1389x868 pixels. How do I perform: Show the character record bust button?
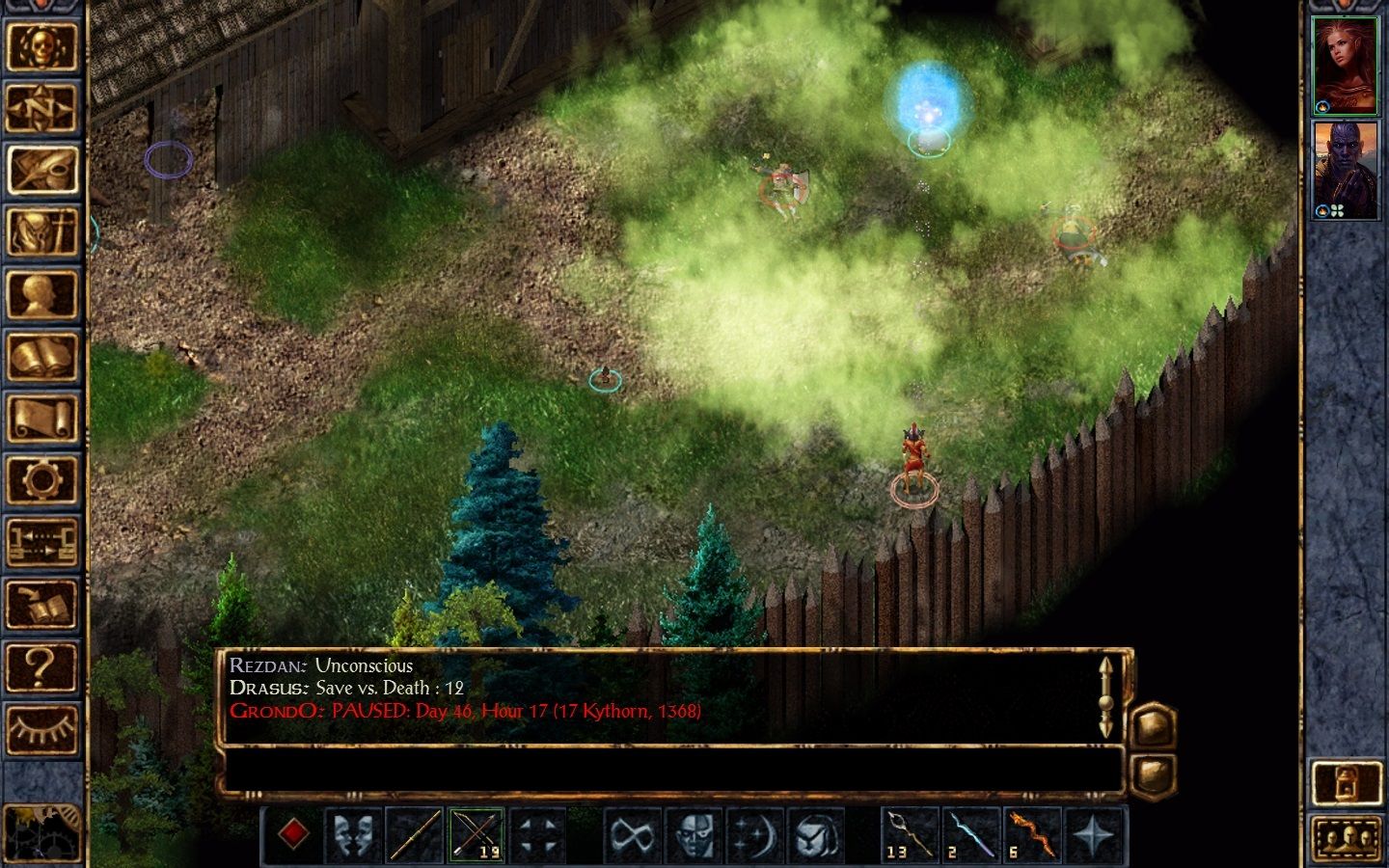(41, 293)
